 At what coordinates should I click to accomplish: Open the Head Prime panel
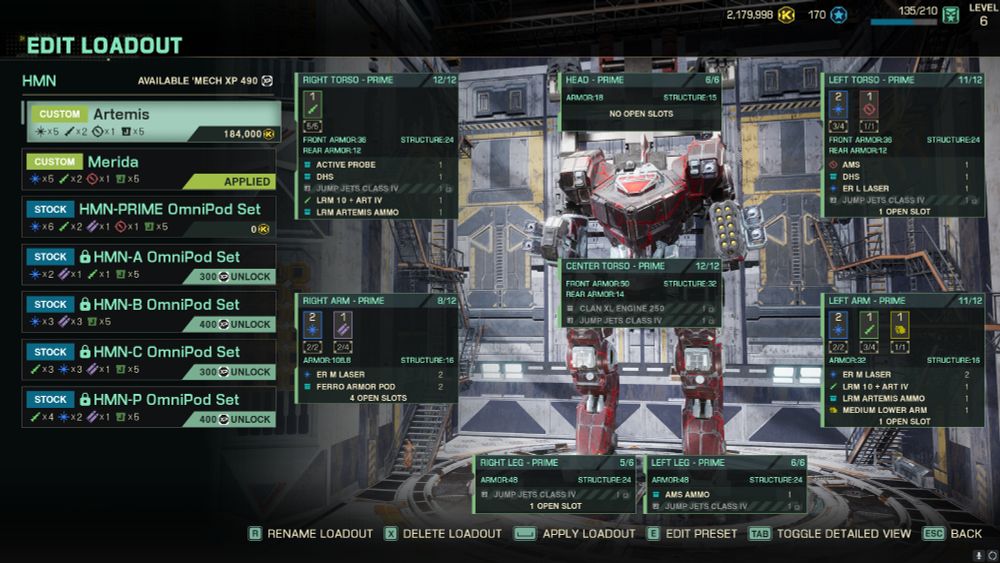pos(640,80)
